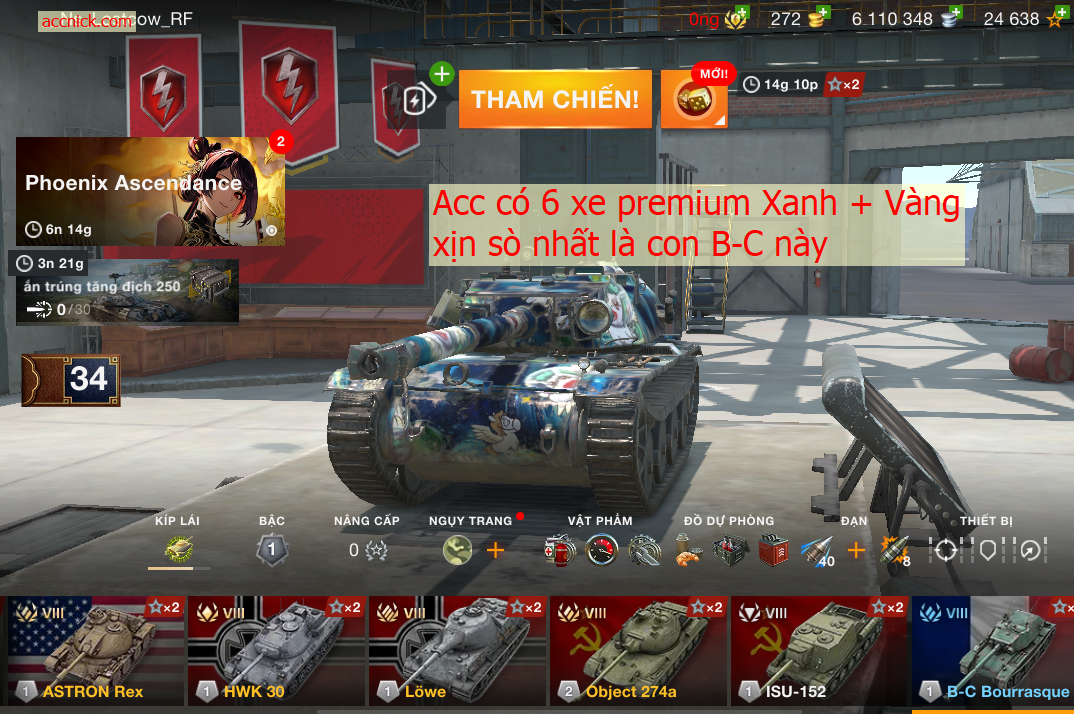
Task: Pick the ISU-152 tank
Action: [820, 651]
